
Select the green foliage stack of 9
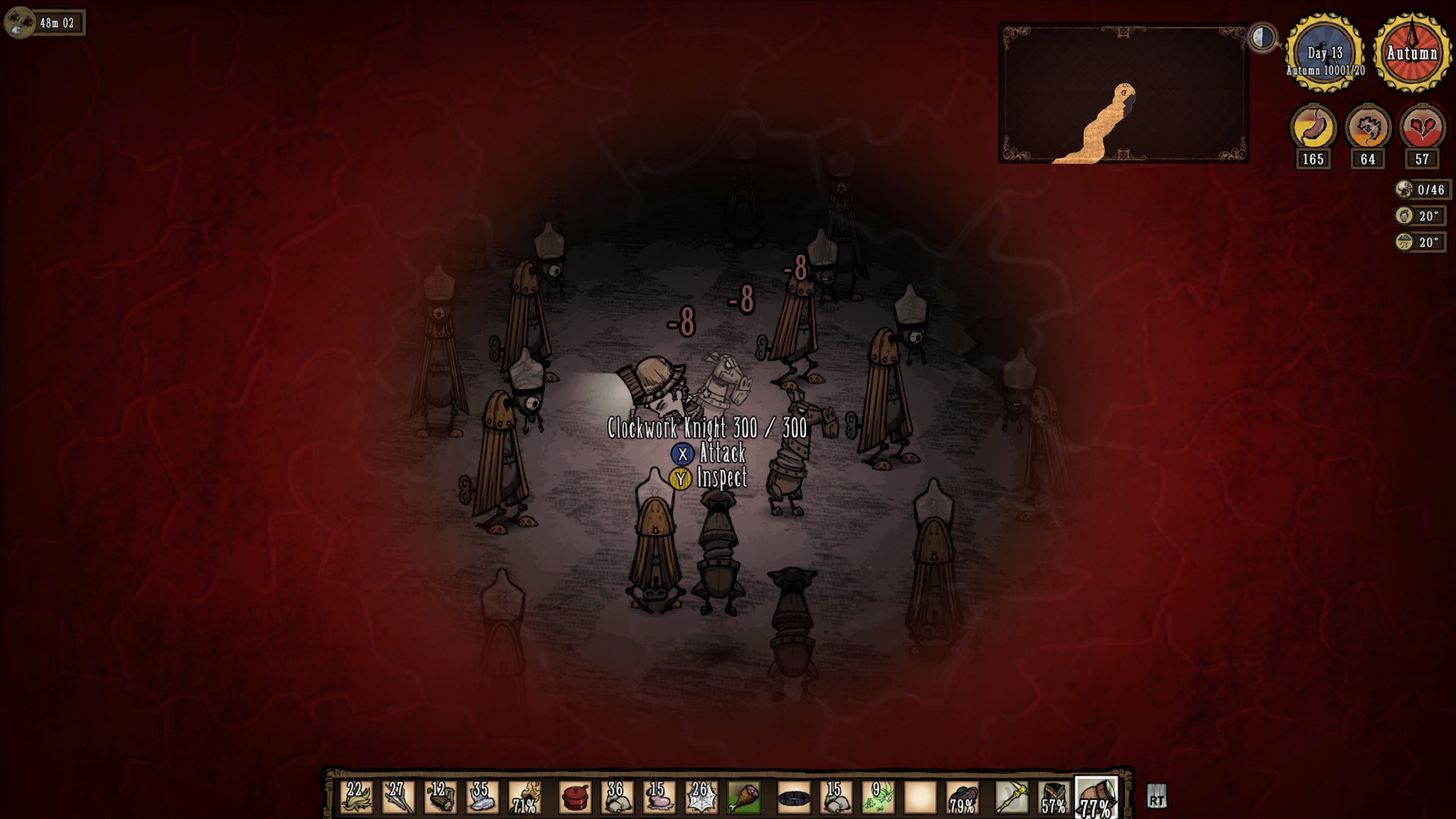coord(878,798)
